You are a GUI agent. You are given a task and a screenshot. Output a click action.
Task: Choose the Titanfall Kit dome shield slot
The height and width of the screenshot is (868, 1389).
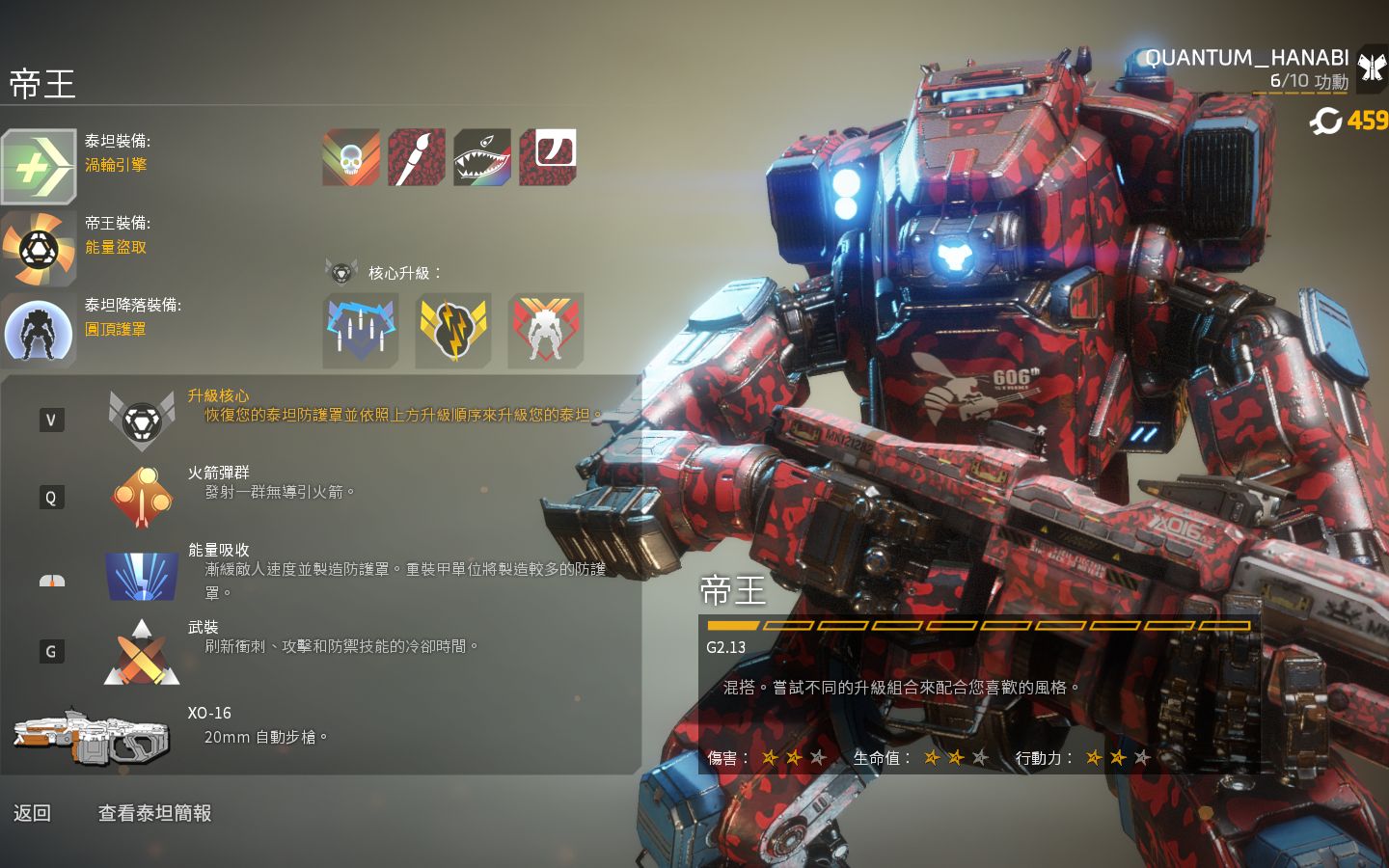coord(39,330)
